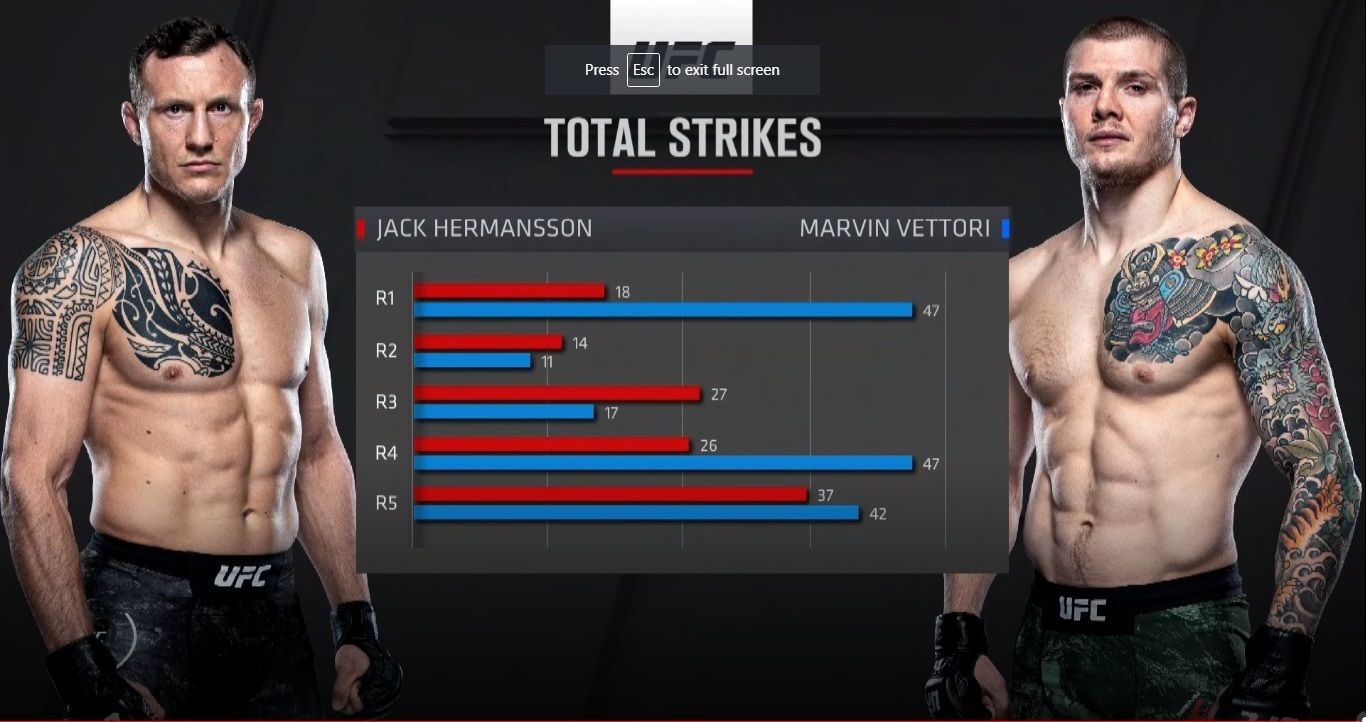The image size is (1366, 722).
Task: Click the Esc key indicator in the notification
Action: click(643, 70)
